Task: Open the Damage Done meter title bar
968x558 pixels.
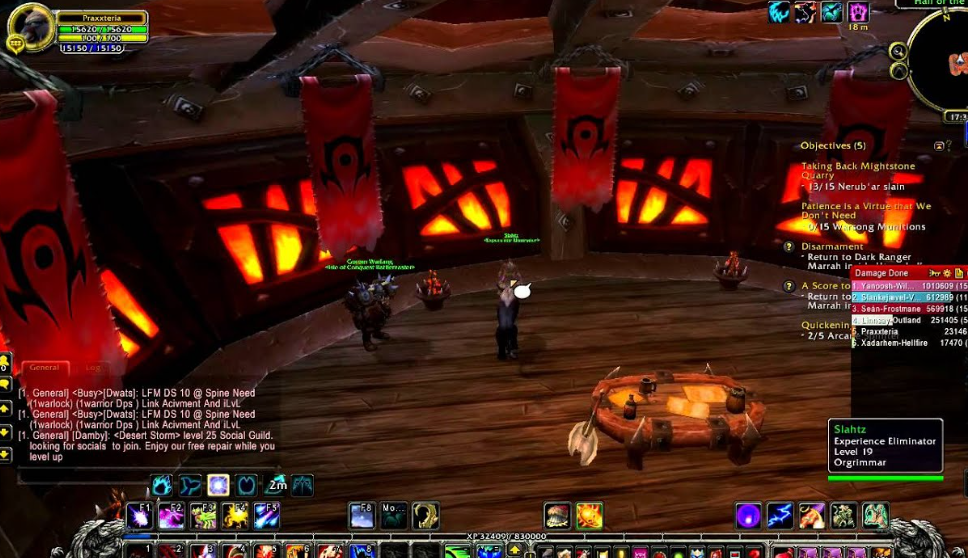Action: pyautogui.click(x=890, y=272)
